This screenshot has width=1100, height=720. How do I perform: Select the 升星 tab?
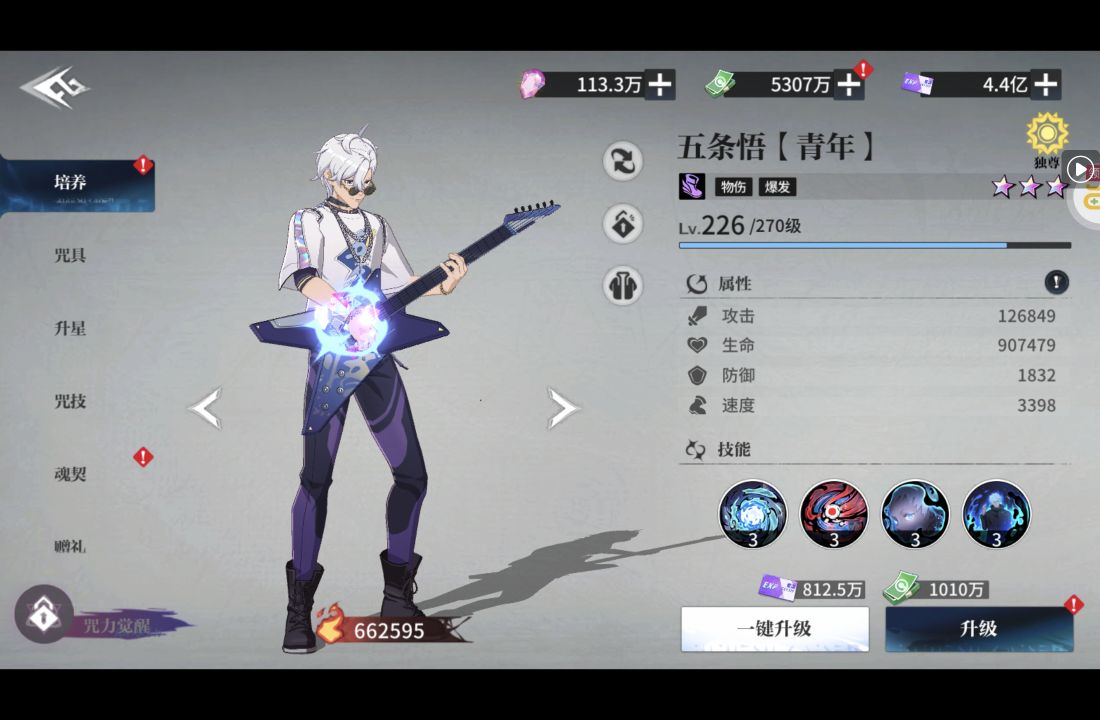click(x=70, y=328)
